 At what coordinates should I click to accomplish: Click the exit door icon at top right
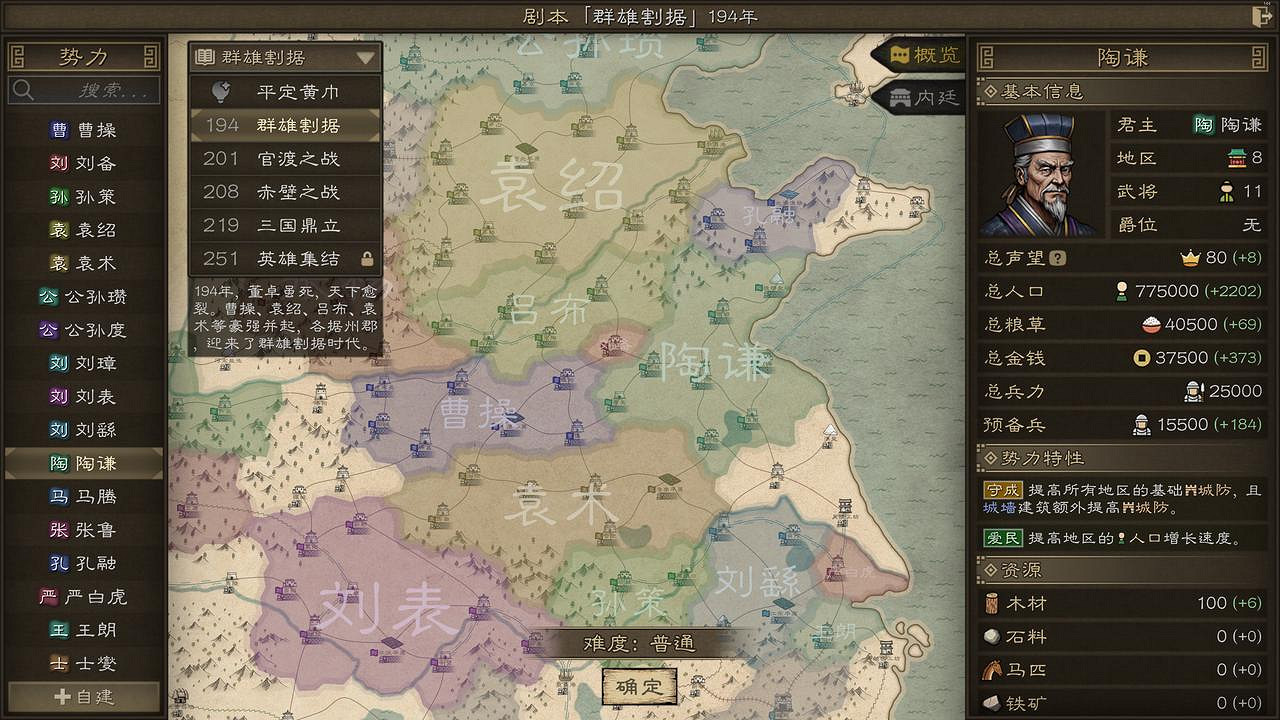(x=1261, y=15)
